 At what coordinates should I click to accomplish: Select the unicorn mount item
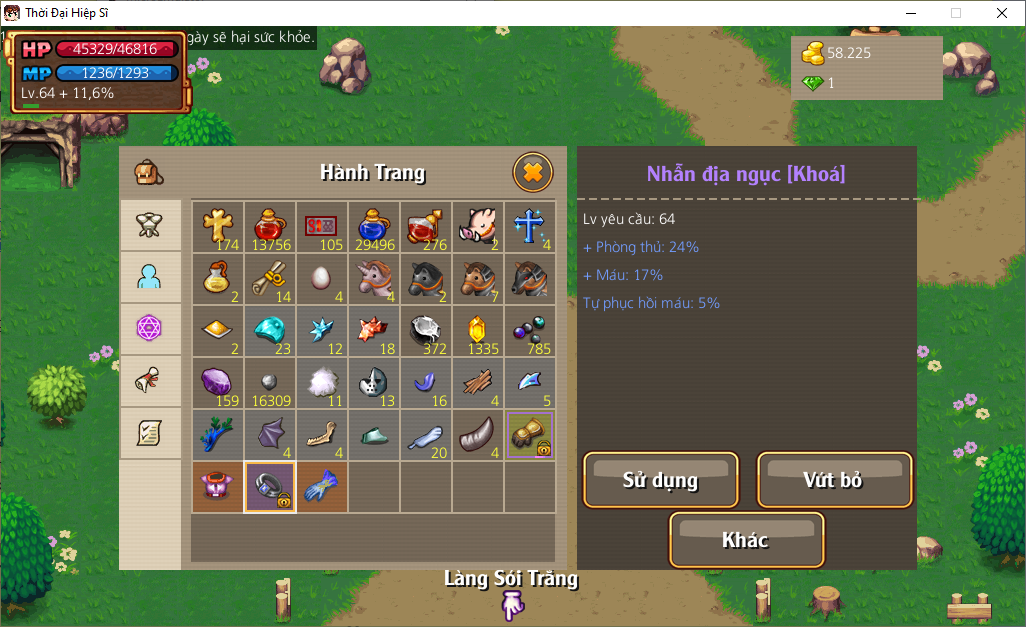click(x=374, y=279)
